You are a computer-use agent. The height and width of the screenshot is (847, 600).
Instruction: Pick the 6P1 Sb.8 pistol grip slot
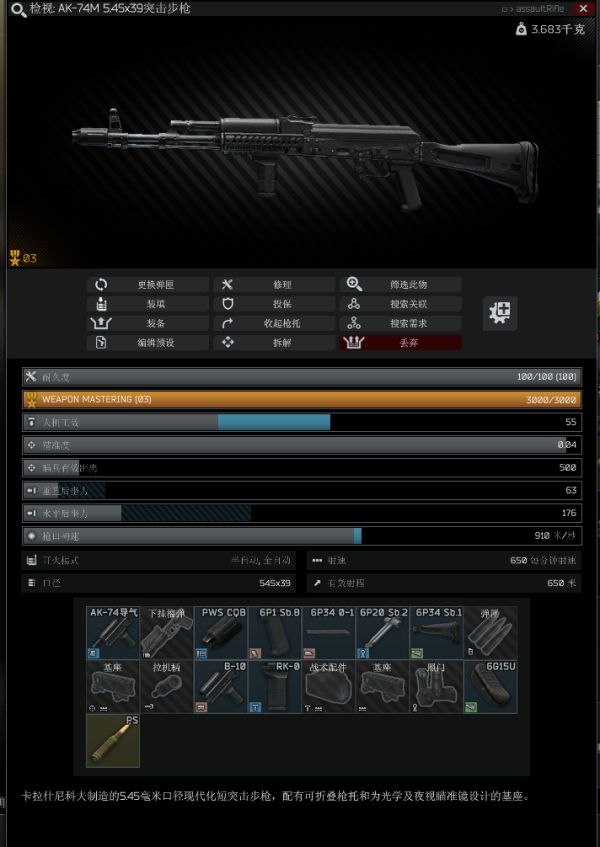tap(274, 632)
